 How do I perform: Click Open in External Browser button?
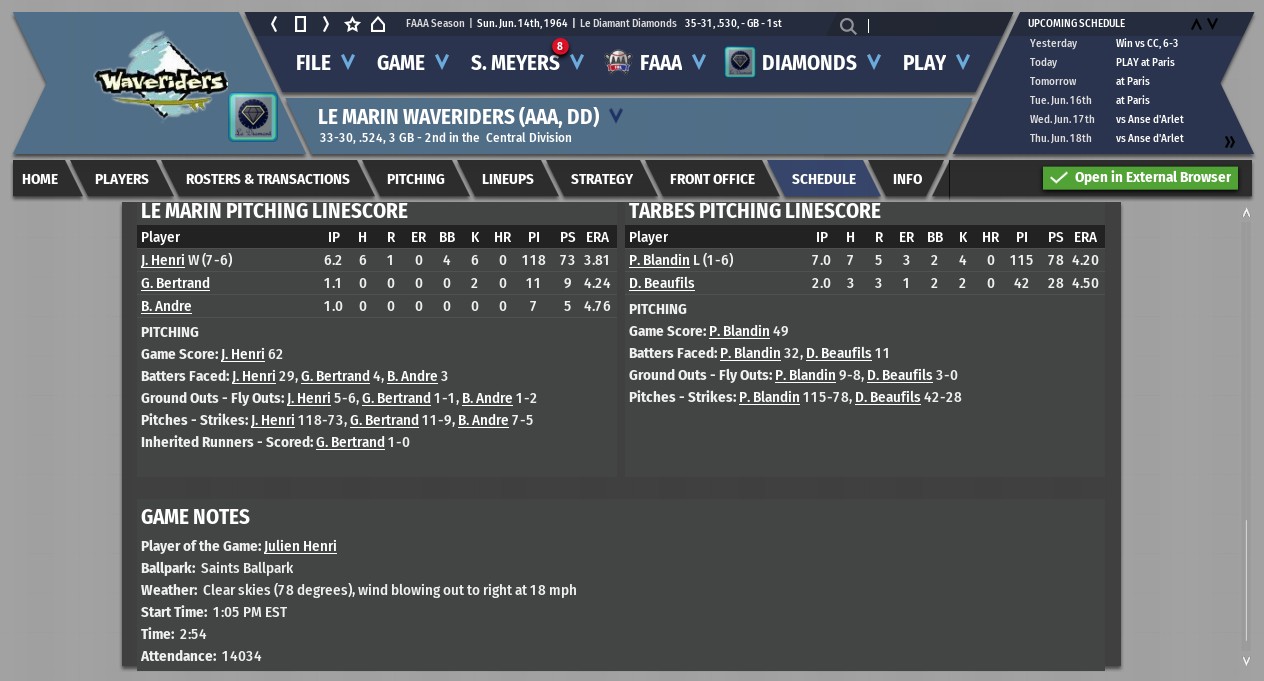[1140, 178]
